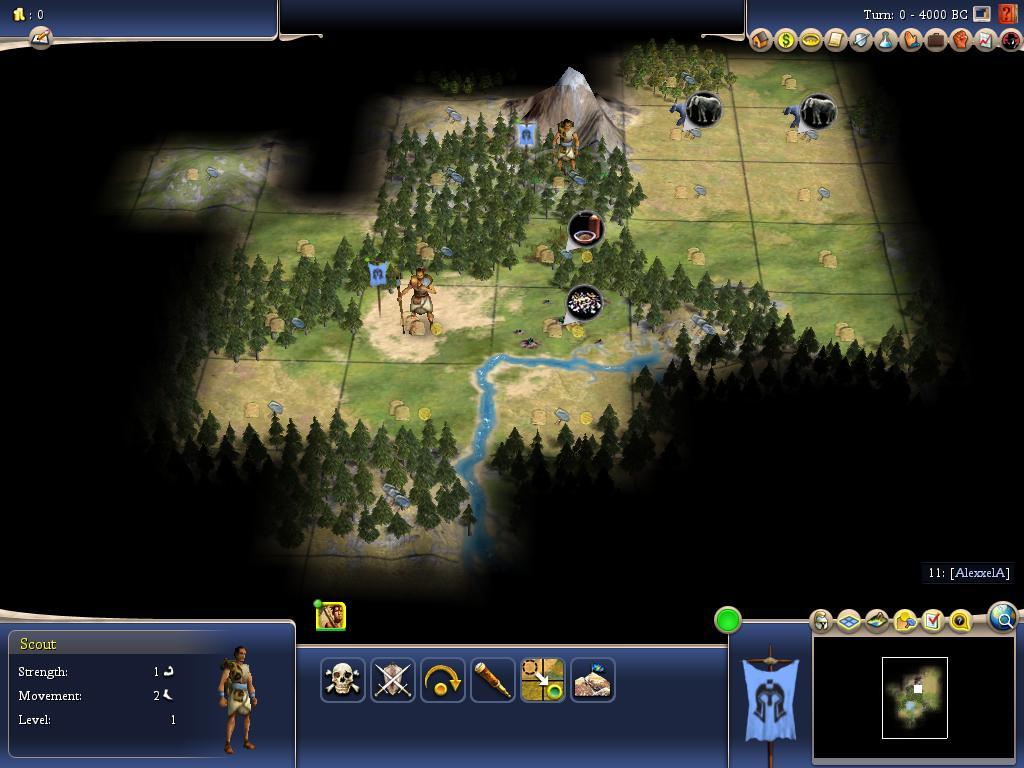Image resolution: width=1024 pixels, height=768 pixels.
Task: Open the Info Screen graph icon
Action: click(985, 40)
